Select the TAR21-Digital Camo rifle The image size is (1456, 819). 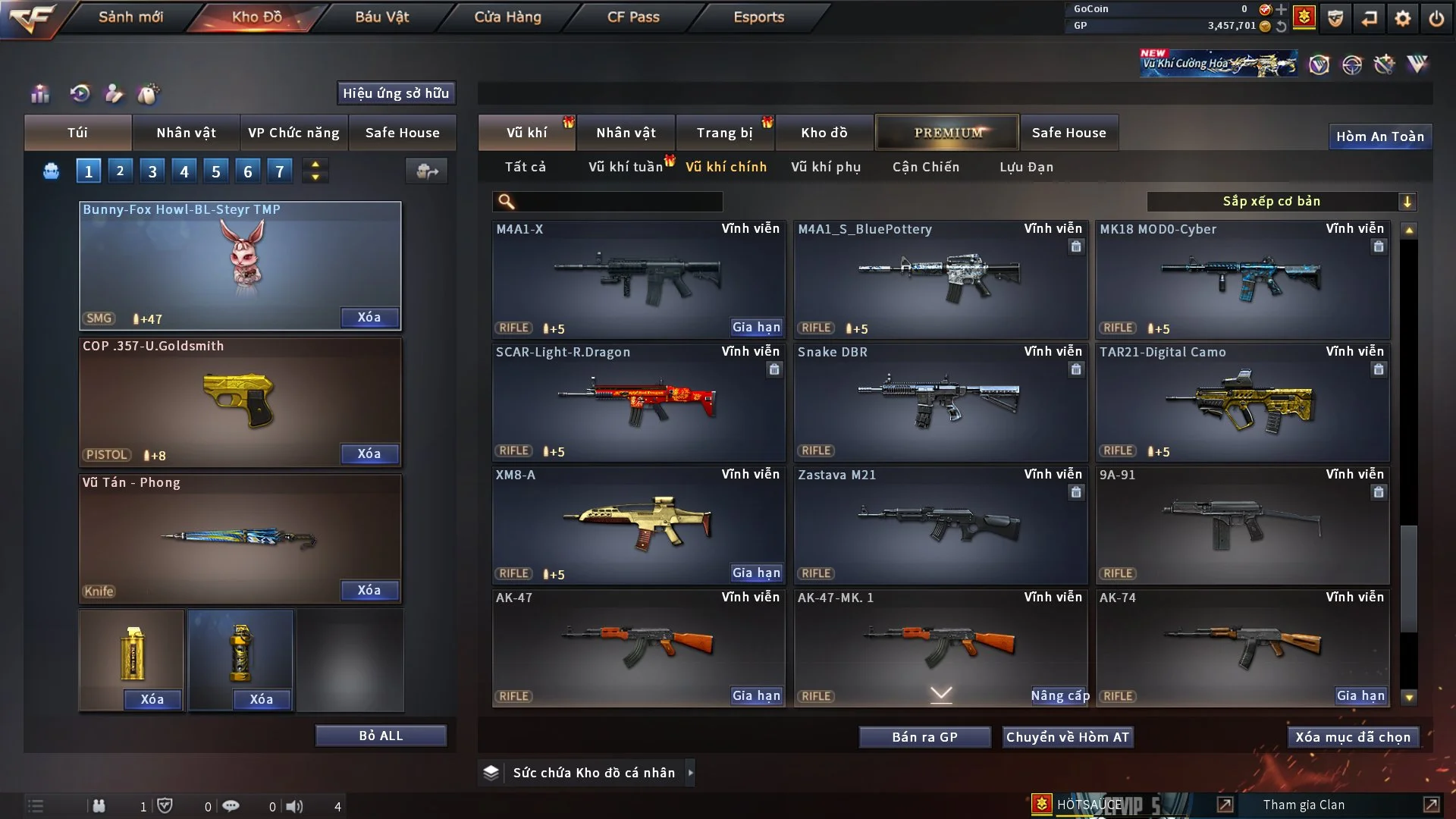(x=1242, y=402)
